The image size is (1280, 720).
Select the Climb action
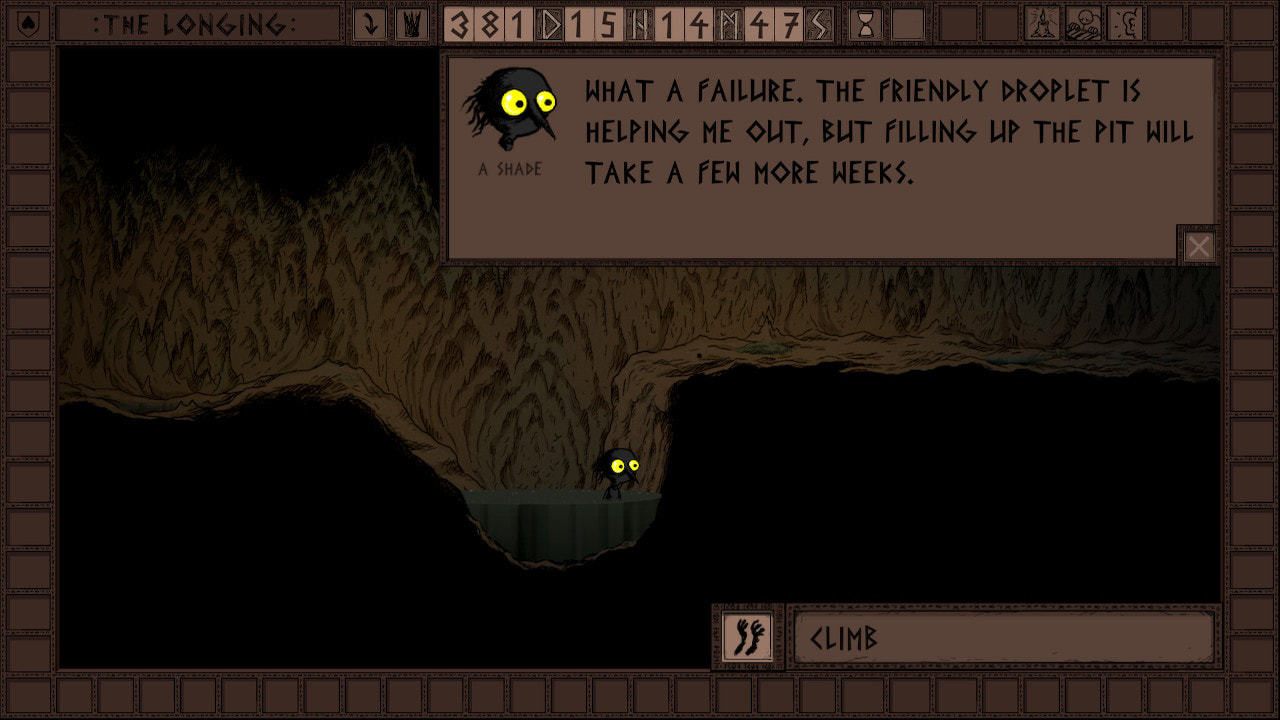(1003, 638)
